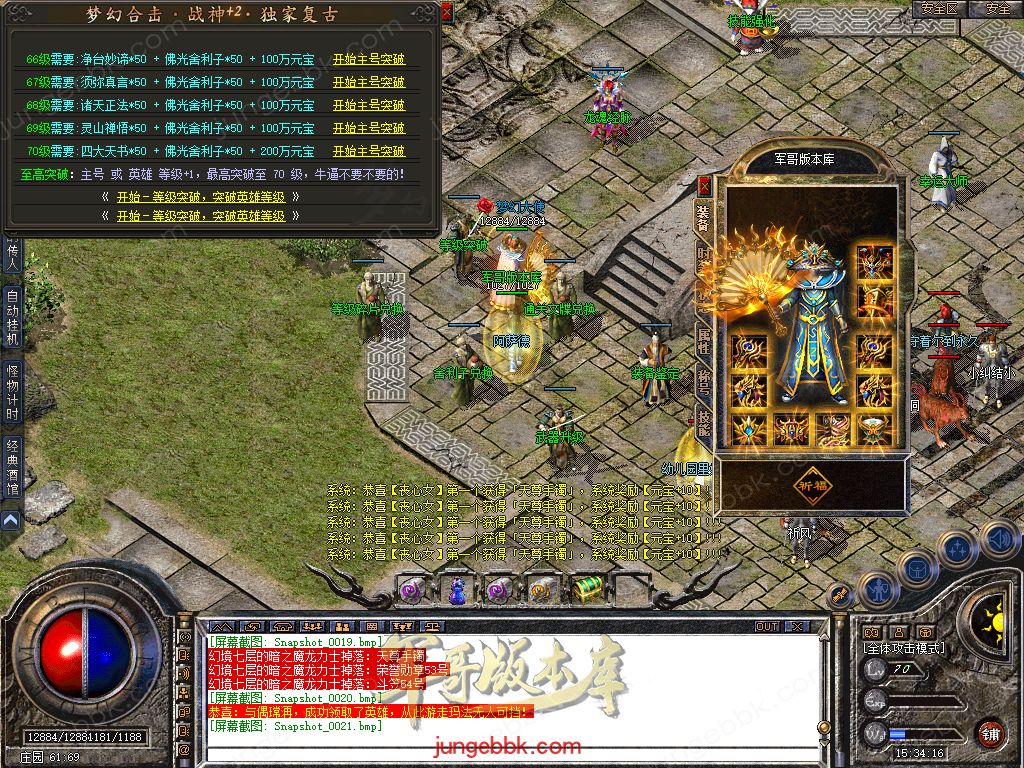The height and width of the screenshot is (768, 1024).
Task: Select the helmet slot in the equipment panel
Action: tap(875, 262)
